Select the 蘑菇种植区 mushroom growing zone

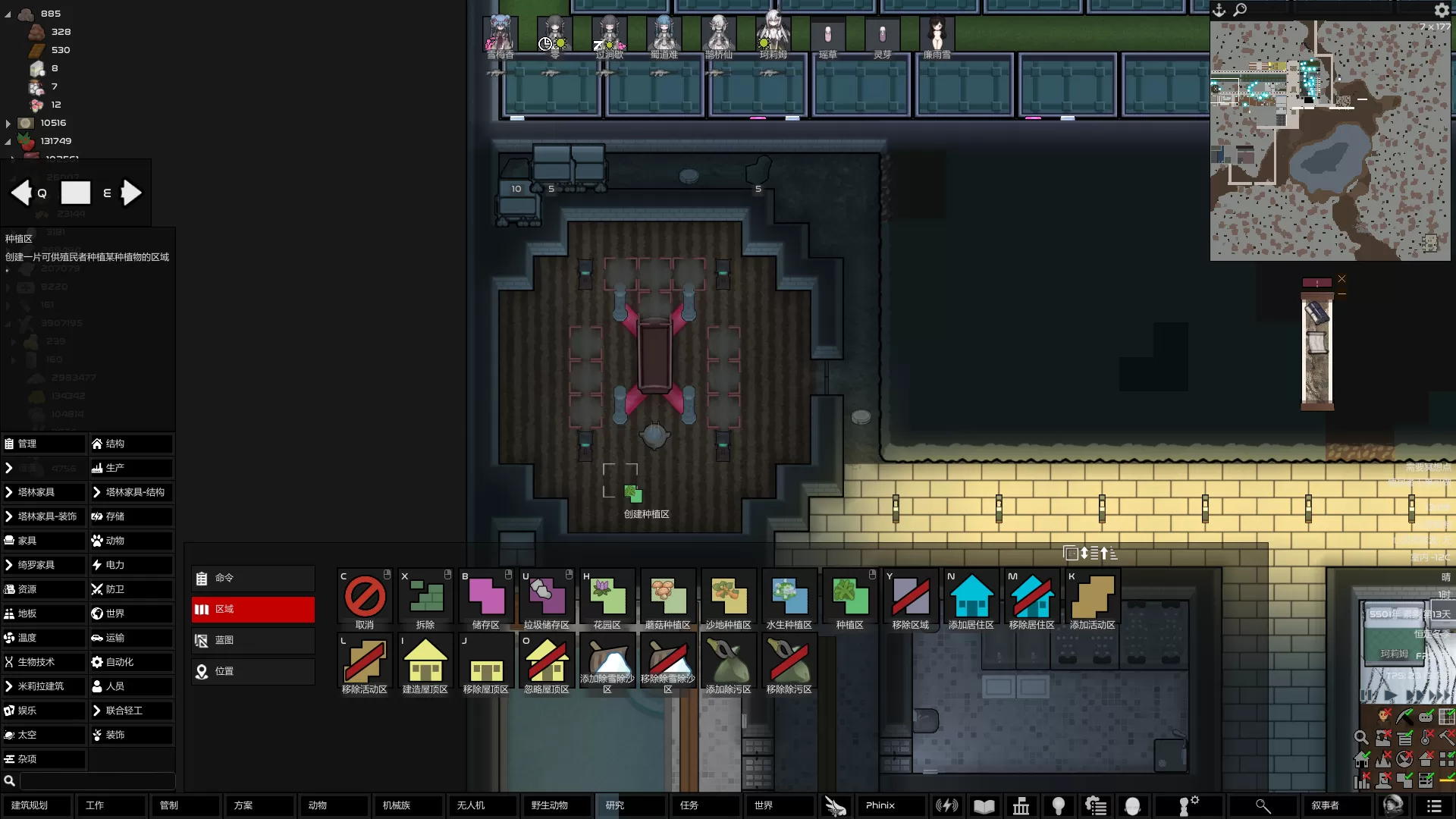[x=667, y=598]
